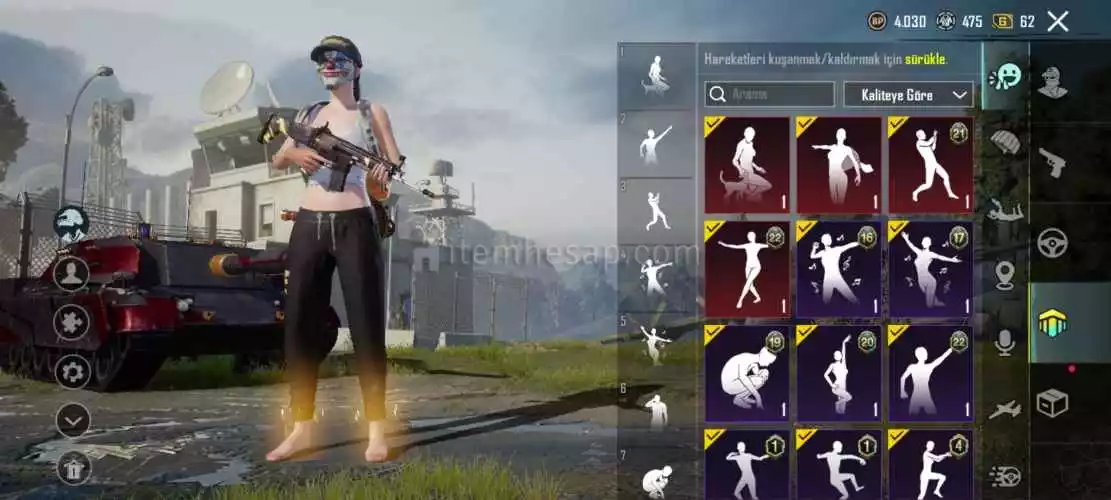Expand the down-arrow button
The image size is (1111, 500).
click(72, 419)
